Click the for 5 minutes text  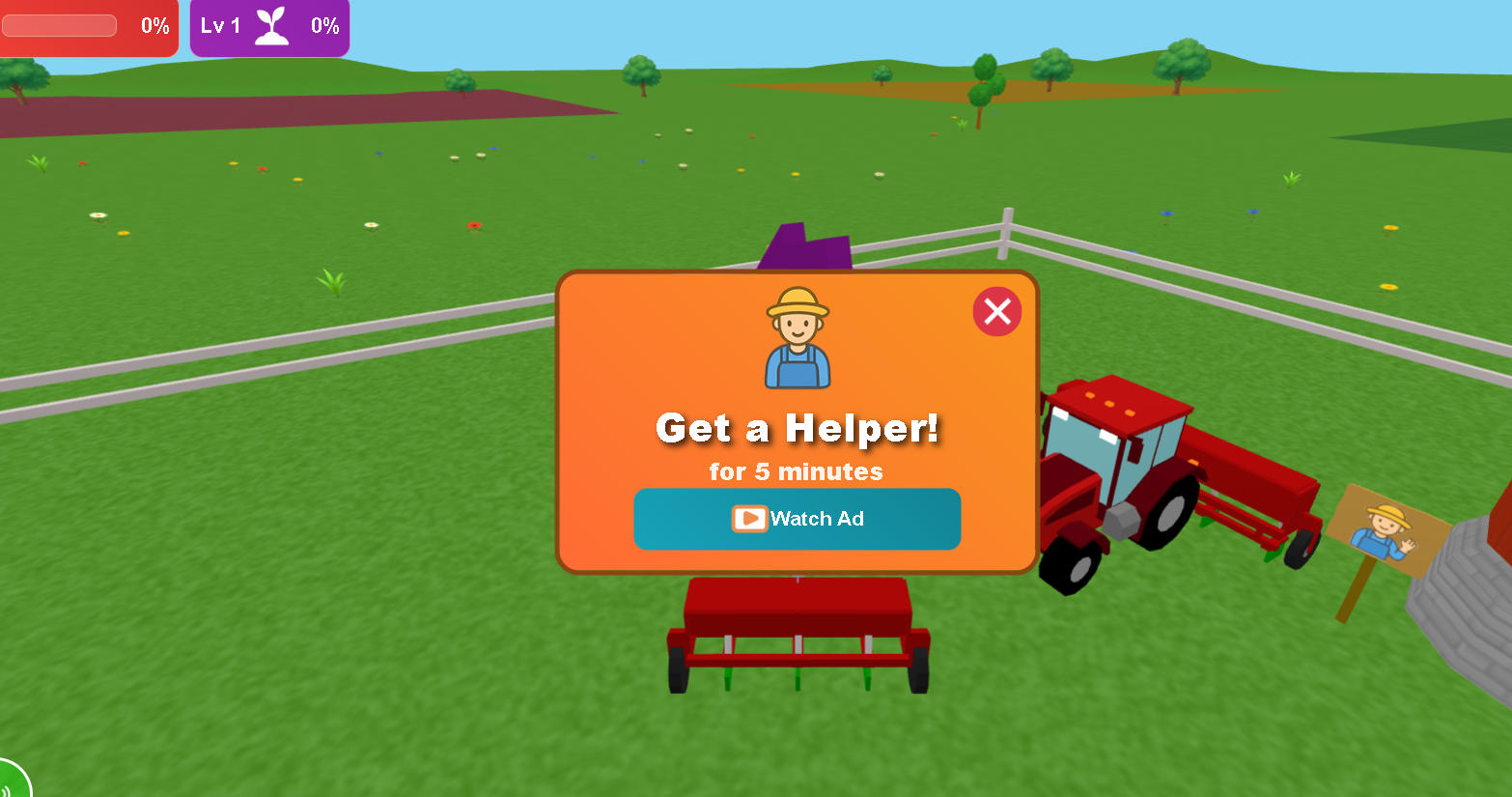click(x=797, y=472)
